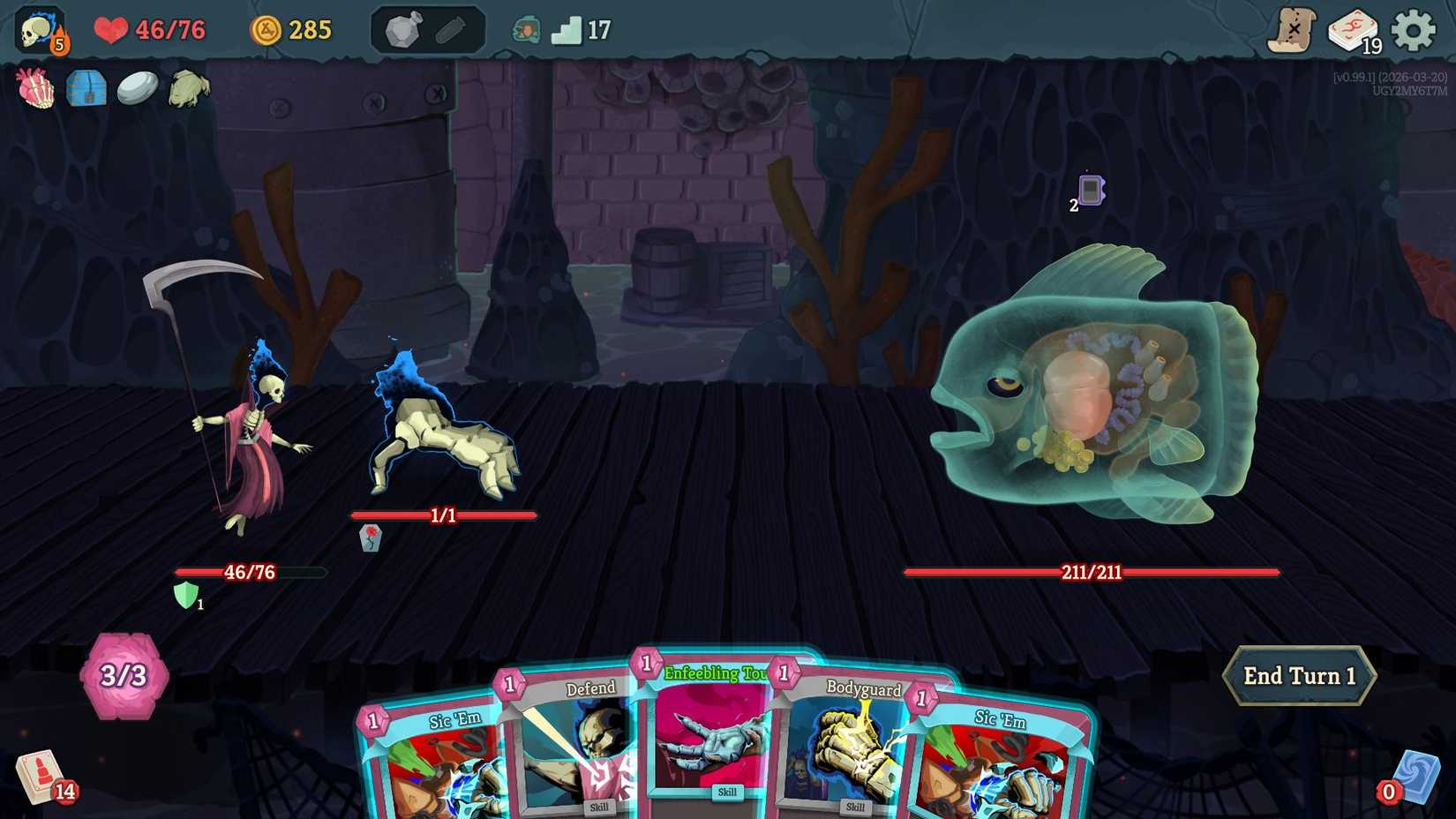This screenshot has width=1456, height=819.
Task: Click the fish enemy's 211/211 health bar
Action: pos(1091,573)
